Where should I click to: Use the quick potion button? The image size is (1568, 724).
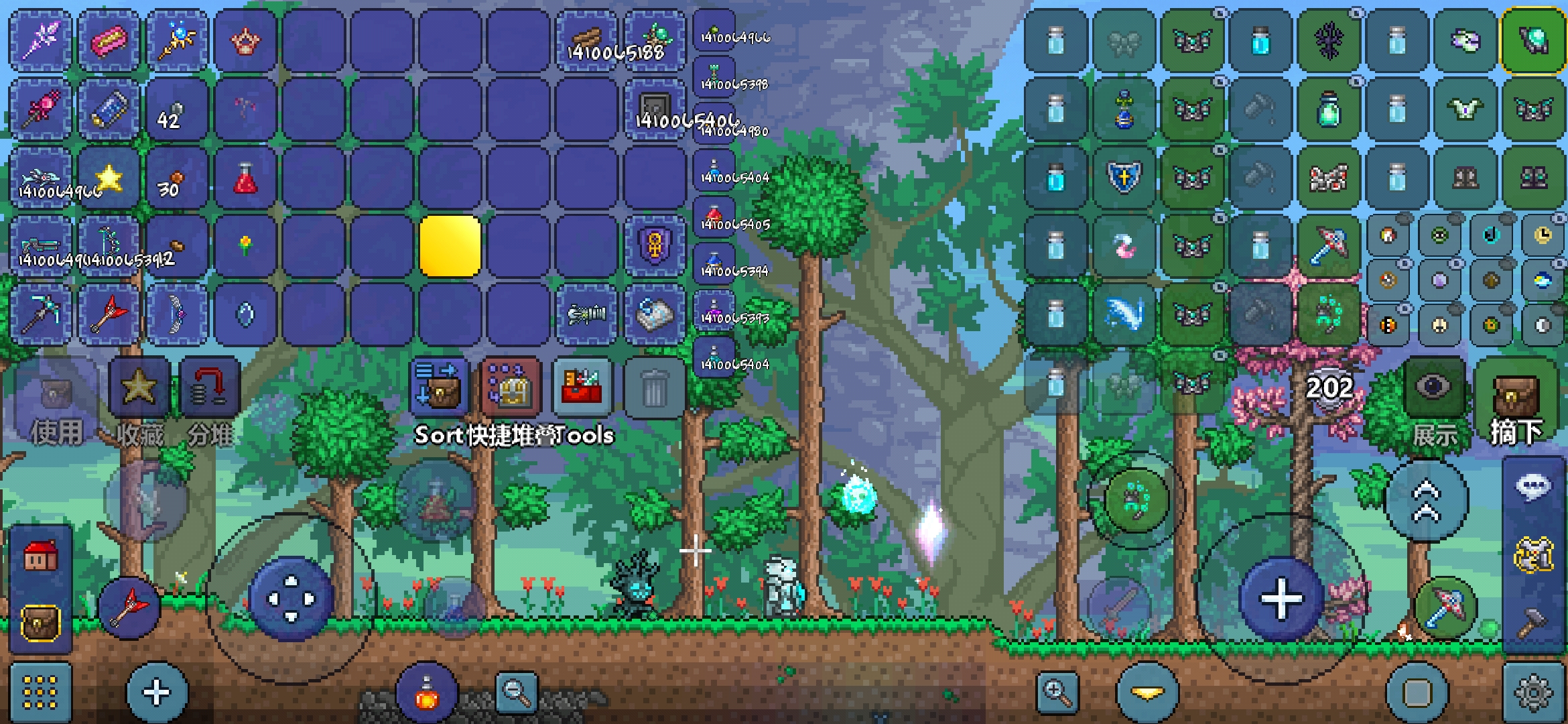tap(427, 692)
